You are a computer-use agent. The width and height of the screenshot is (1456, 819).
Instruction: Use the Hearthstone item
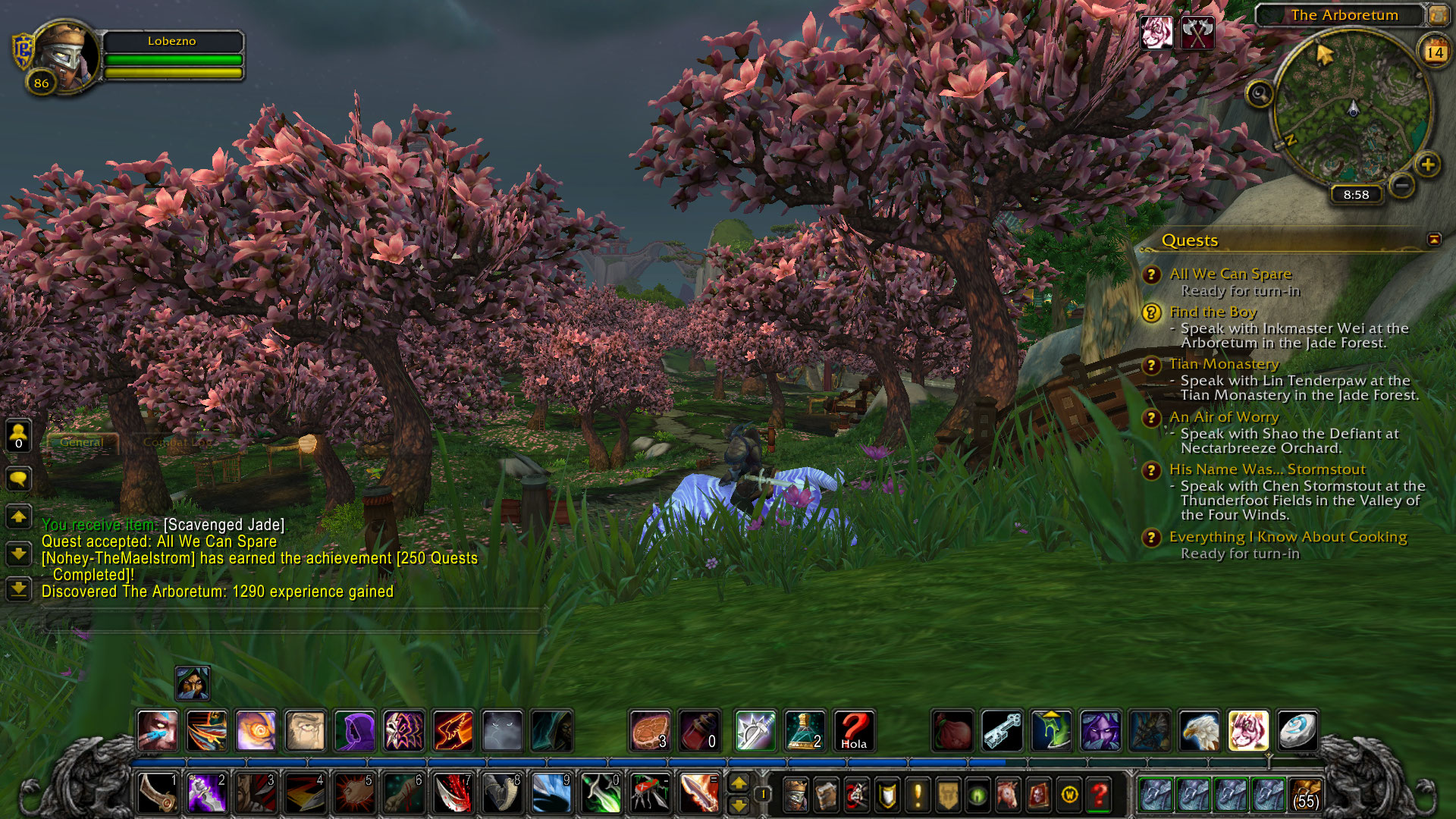[1298, 730]
